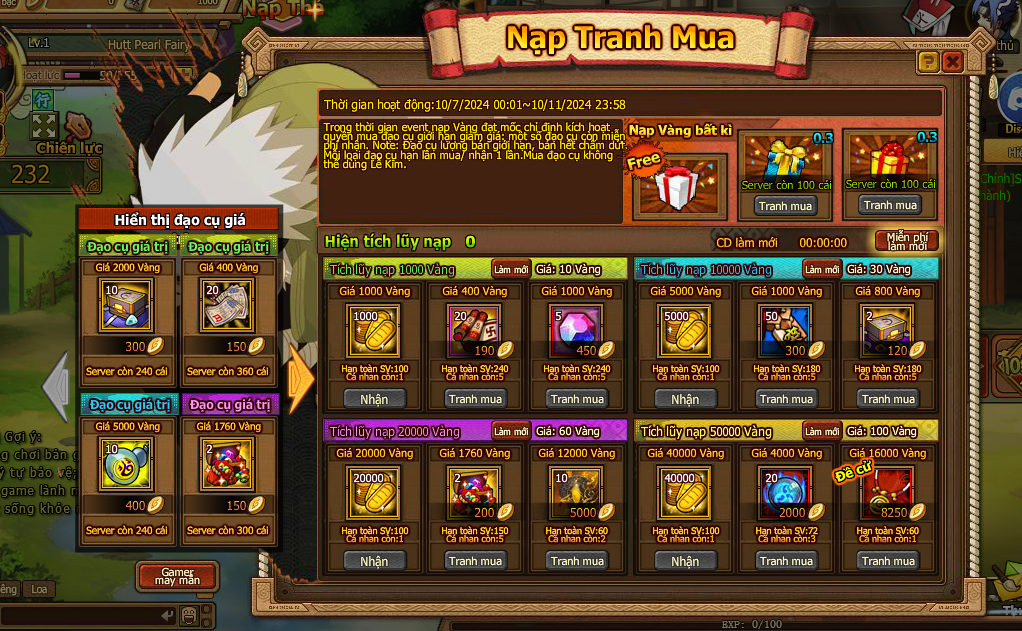Tranh mua the blue gift box

[785, 205]
